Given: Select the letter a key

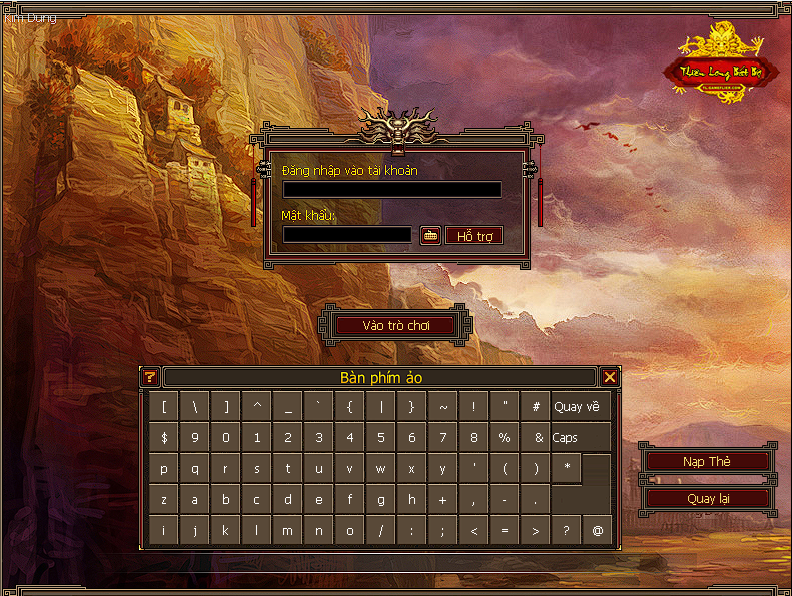Looking at the screenshot, I should coord(195,500).
